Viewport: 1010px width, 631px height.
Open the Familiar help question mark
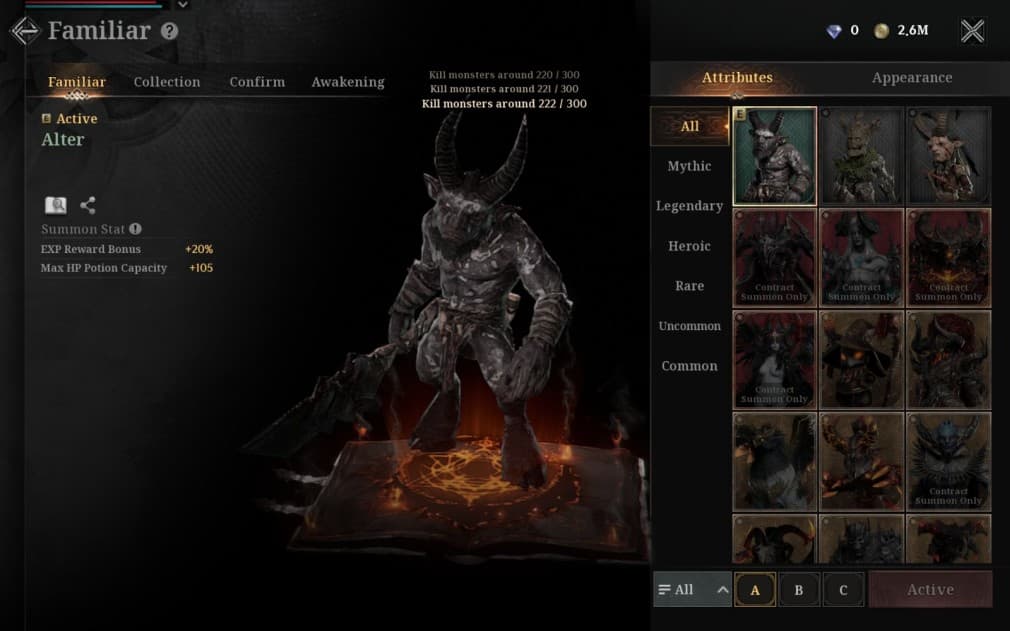tap(169, 31)
